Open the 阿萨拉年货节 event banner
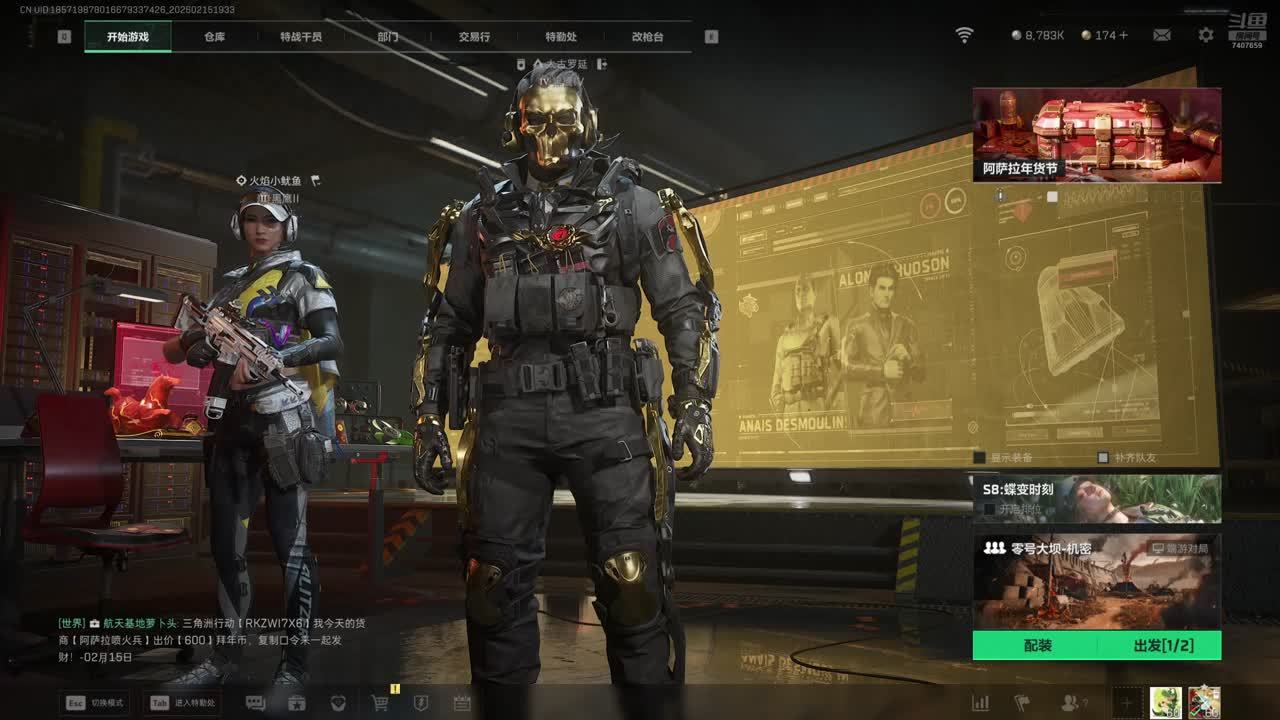The width and height of the screenshot is (1280, 720). (x=1097, y=135)
